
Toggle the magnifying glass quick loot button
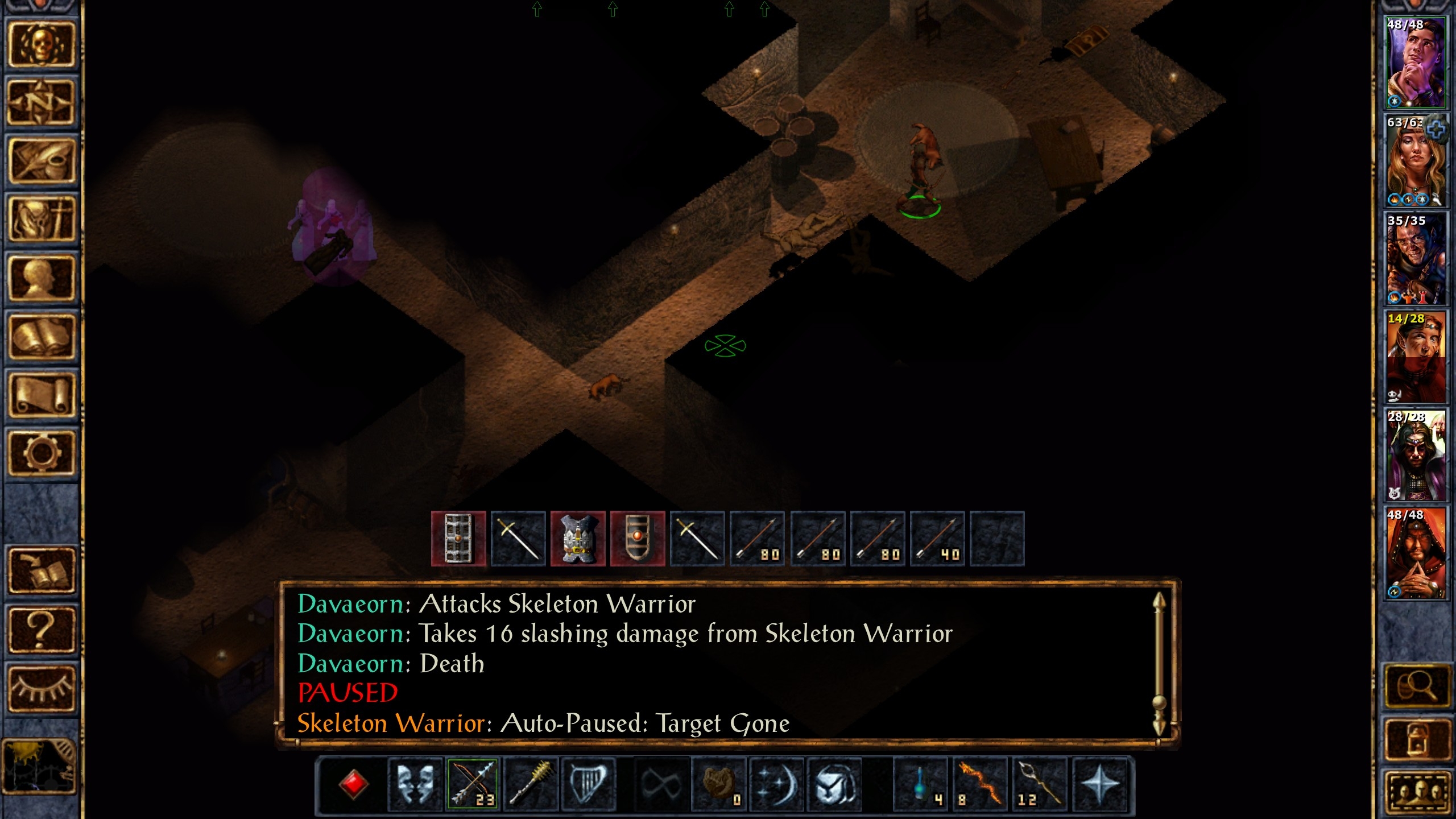1416,686
